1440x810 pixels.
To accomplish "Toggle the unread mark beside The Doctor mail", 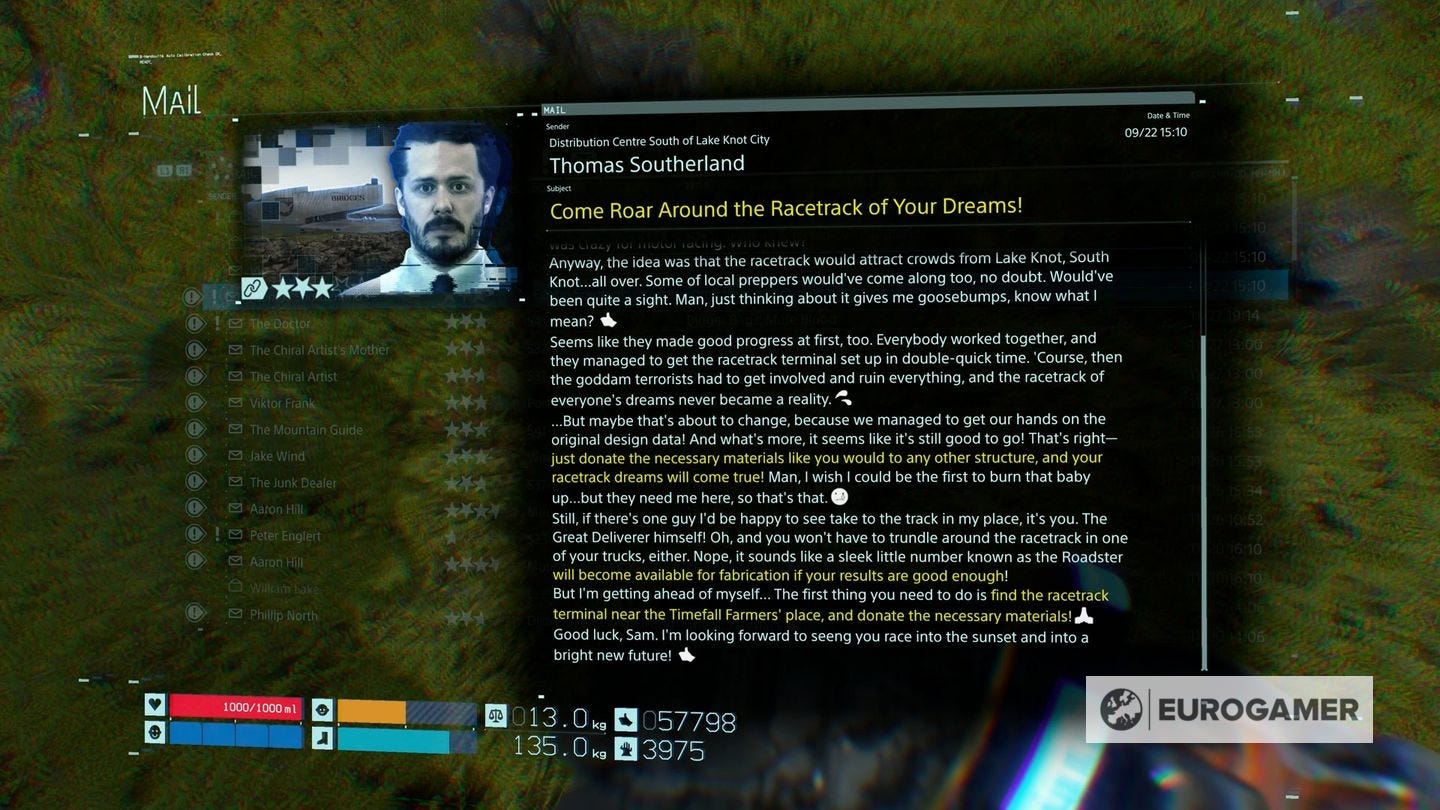I will click(217, 321).
